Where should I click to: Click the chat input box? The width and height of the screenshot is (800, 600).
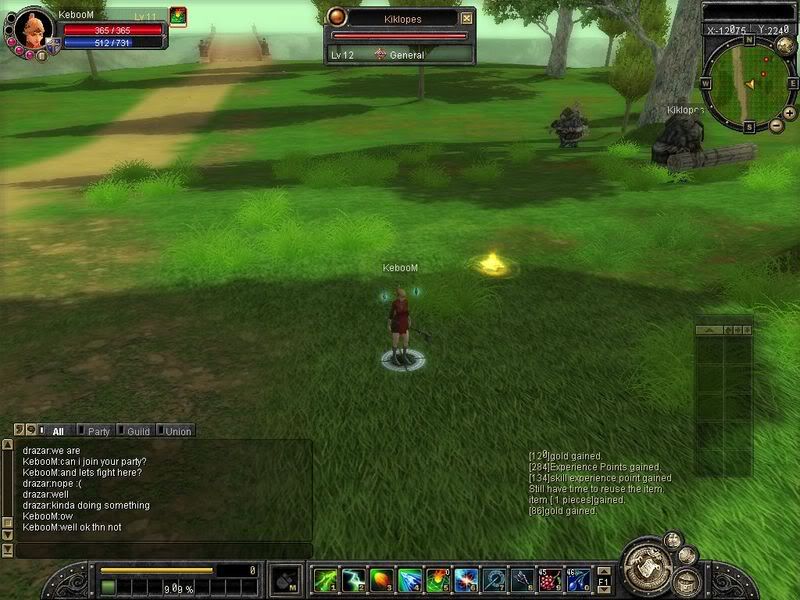click(x=160, y=551)
